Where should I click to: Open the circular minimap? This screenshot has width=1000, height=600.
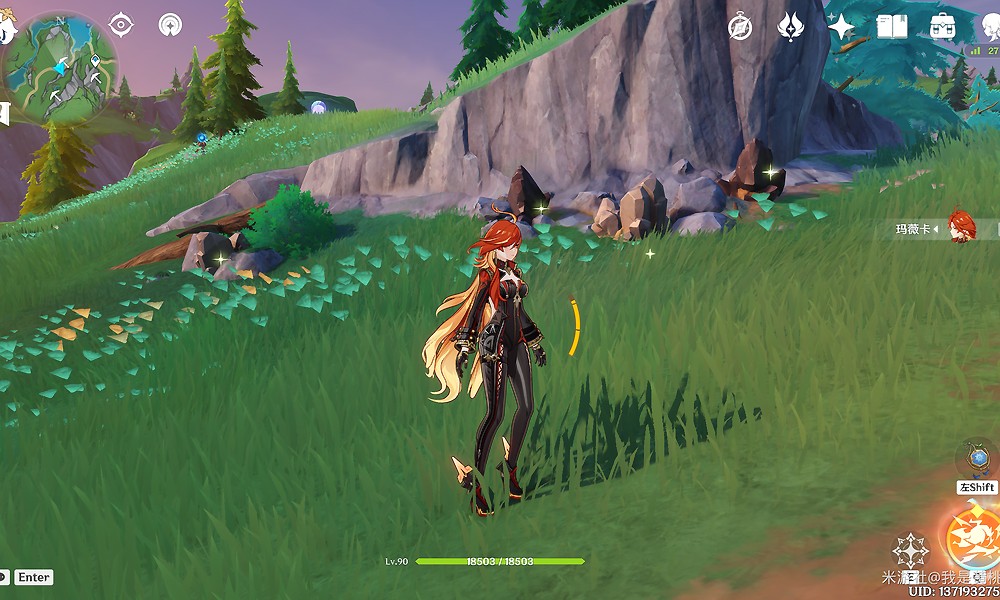59,67
